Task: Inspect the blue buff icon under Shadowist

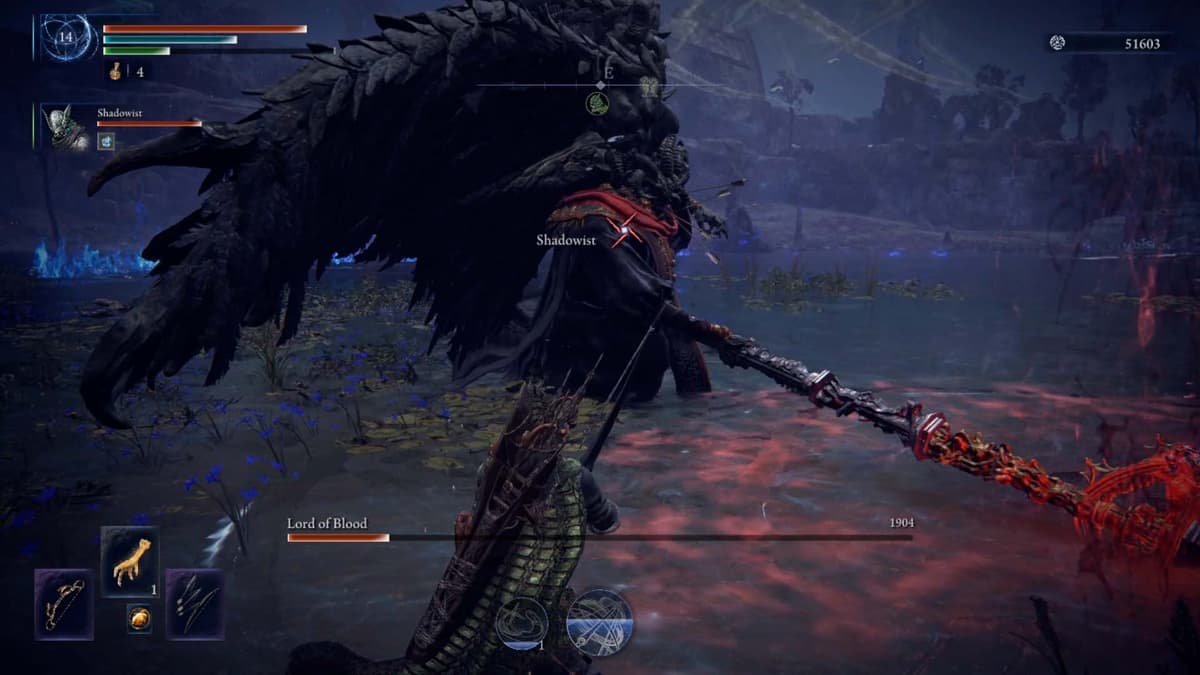Action: coord(105,142)
